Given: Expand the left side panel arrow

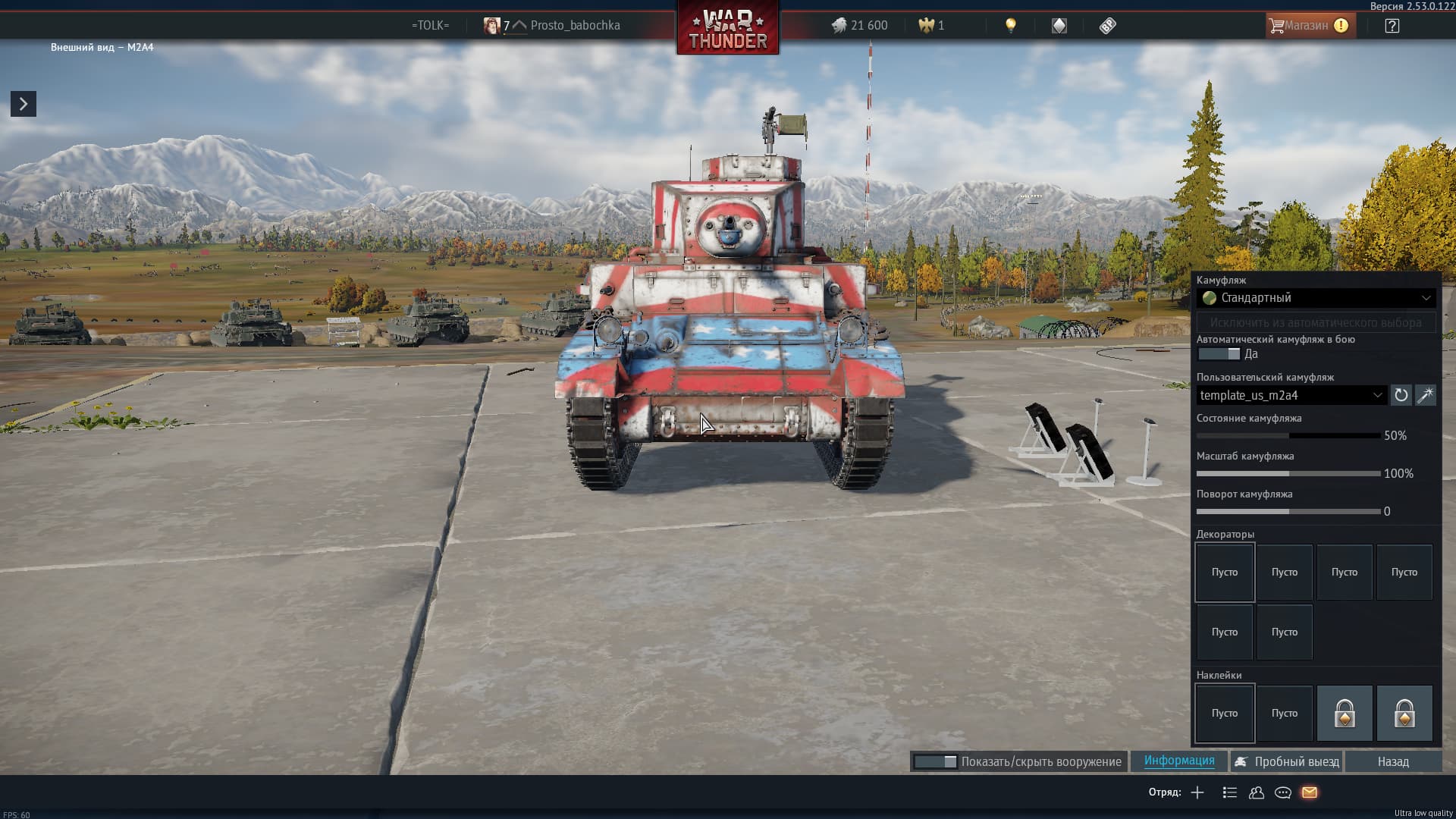Looking at the screenshot, I should (24, 104).
